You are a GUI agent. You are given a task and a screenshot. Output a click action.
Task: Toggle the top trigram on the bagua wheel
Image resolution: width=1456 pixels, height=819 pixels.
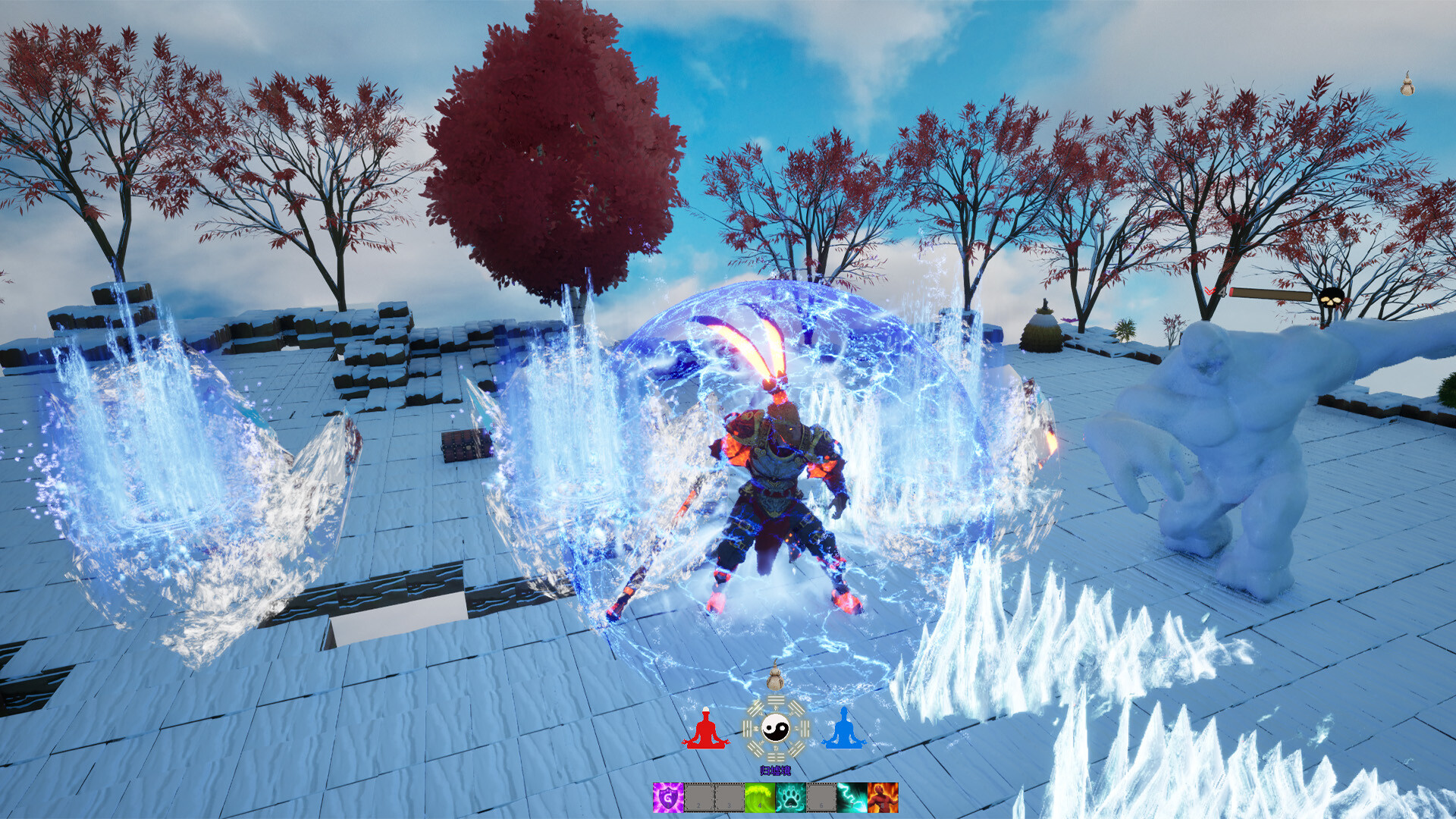[776, 700]
